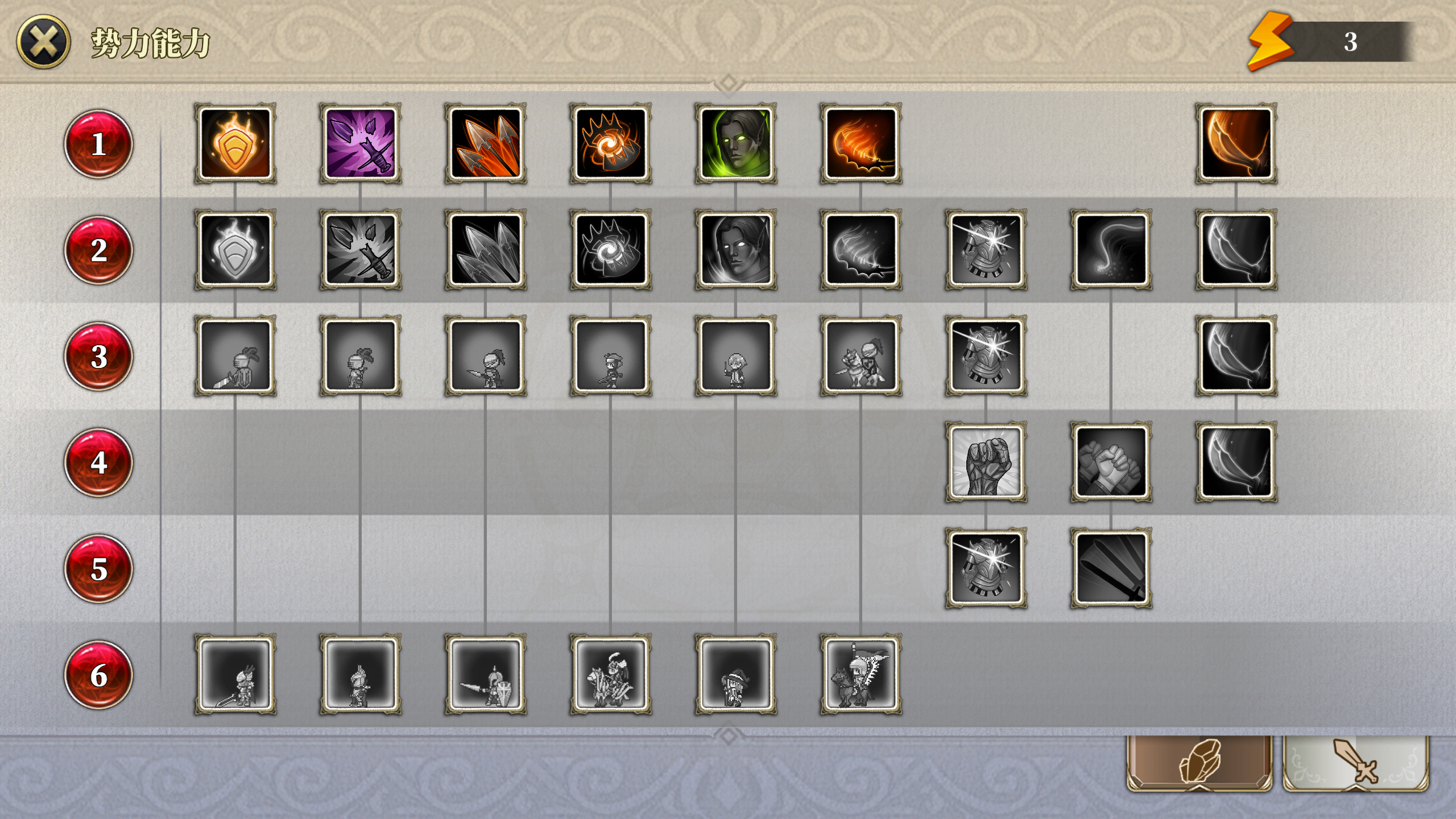Select the colored orange swirl vortex ability
1456x819 pixels.
(611, 143)
